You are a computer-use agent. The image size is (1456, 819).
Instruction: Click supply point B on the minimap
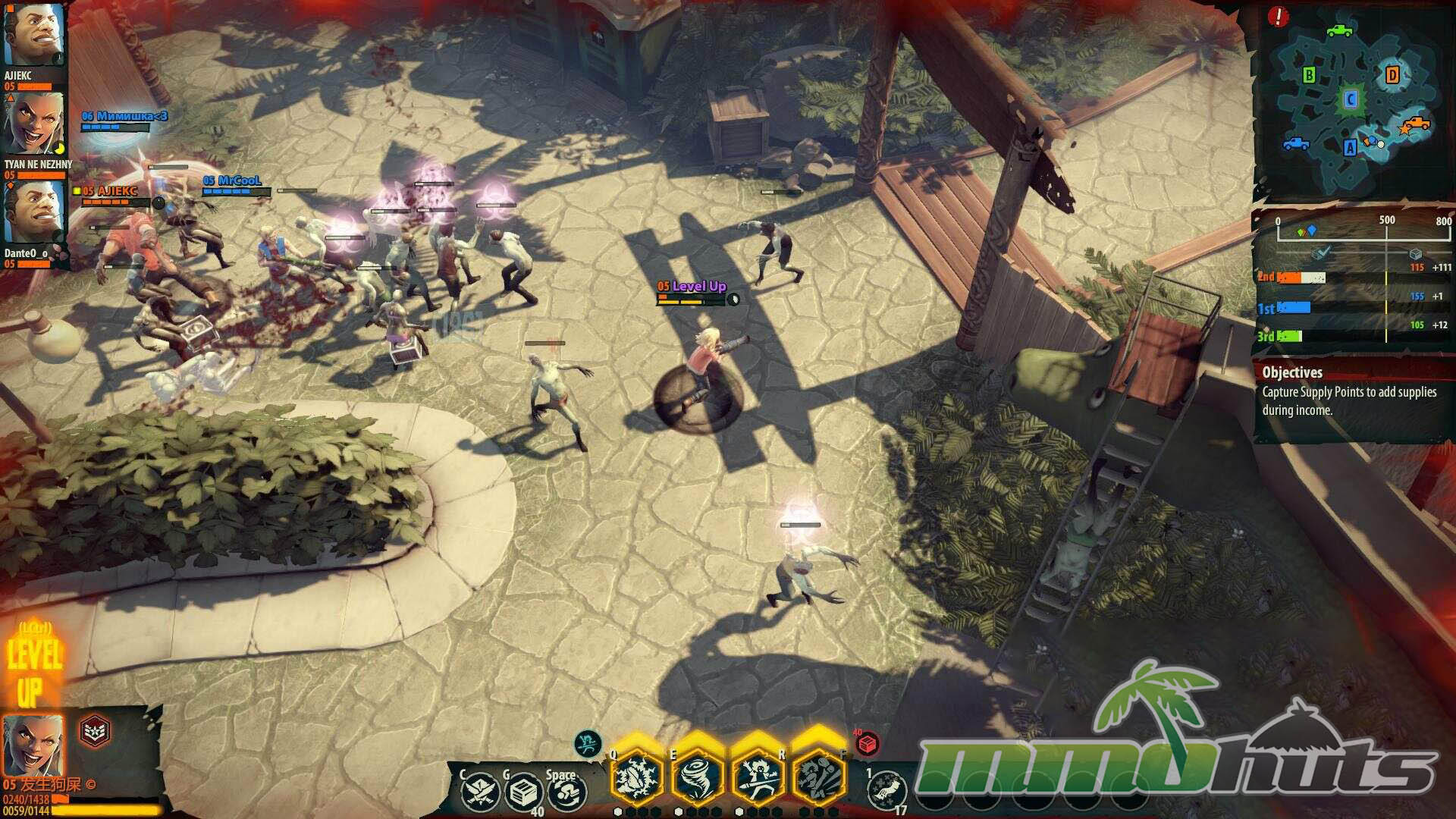click(1309, 75)
